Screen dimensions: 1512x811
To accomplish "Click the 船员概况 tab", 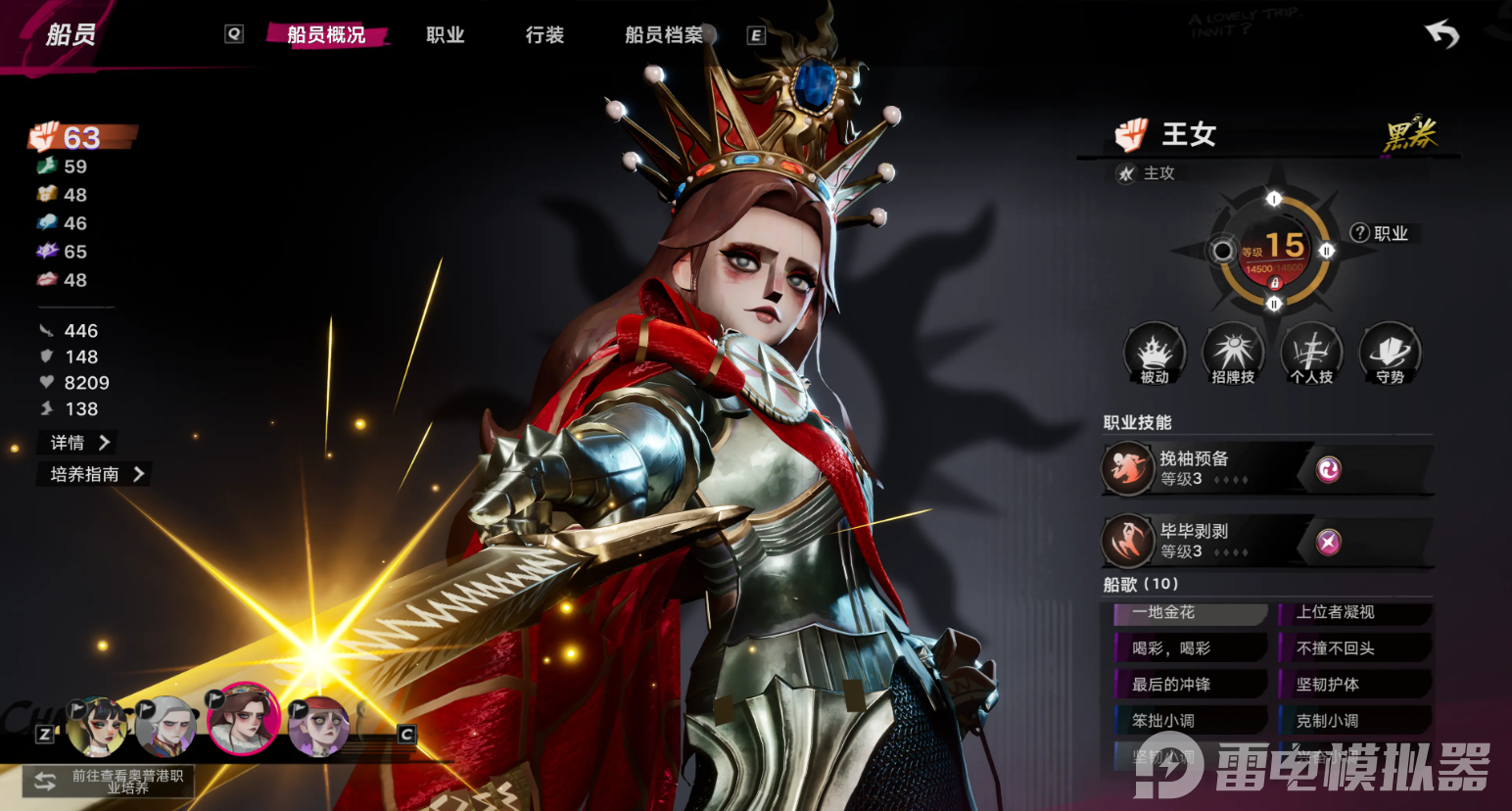I will (x=326, y=35).
